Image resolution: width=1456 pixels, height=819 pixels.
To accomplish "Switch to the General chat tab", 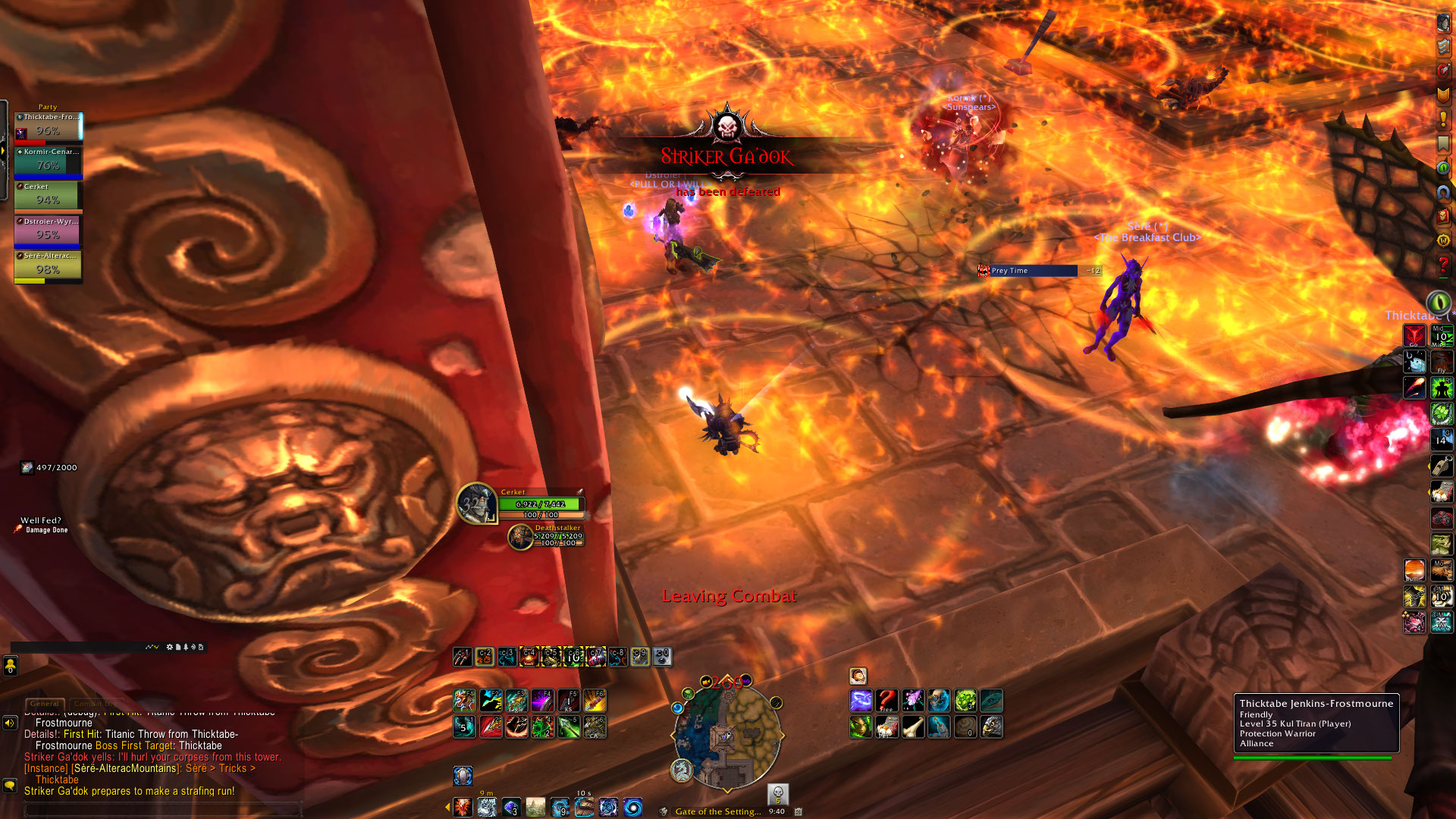I will tap(45, 704).
